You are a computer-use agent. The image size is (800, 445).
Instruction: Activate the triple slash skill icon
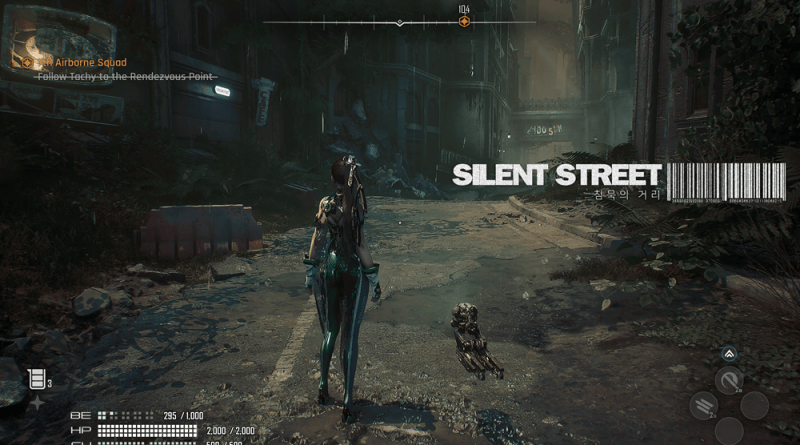point(704,405)
